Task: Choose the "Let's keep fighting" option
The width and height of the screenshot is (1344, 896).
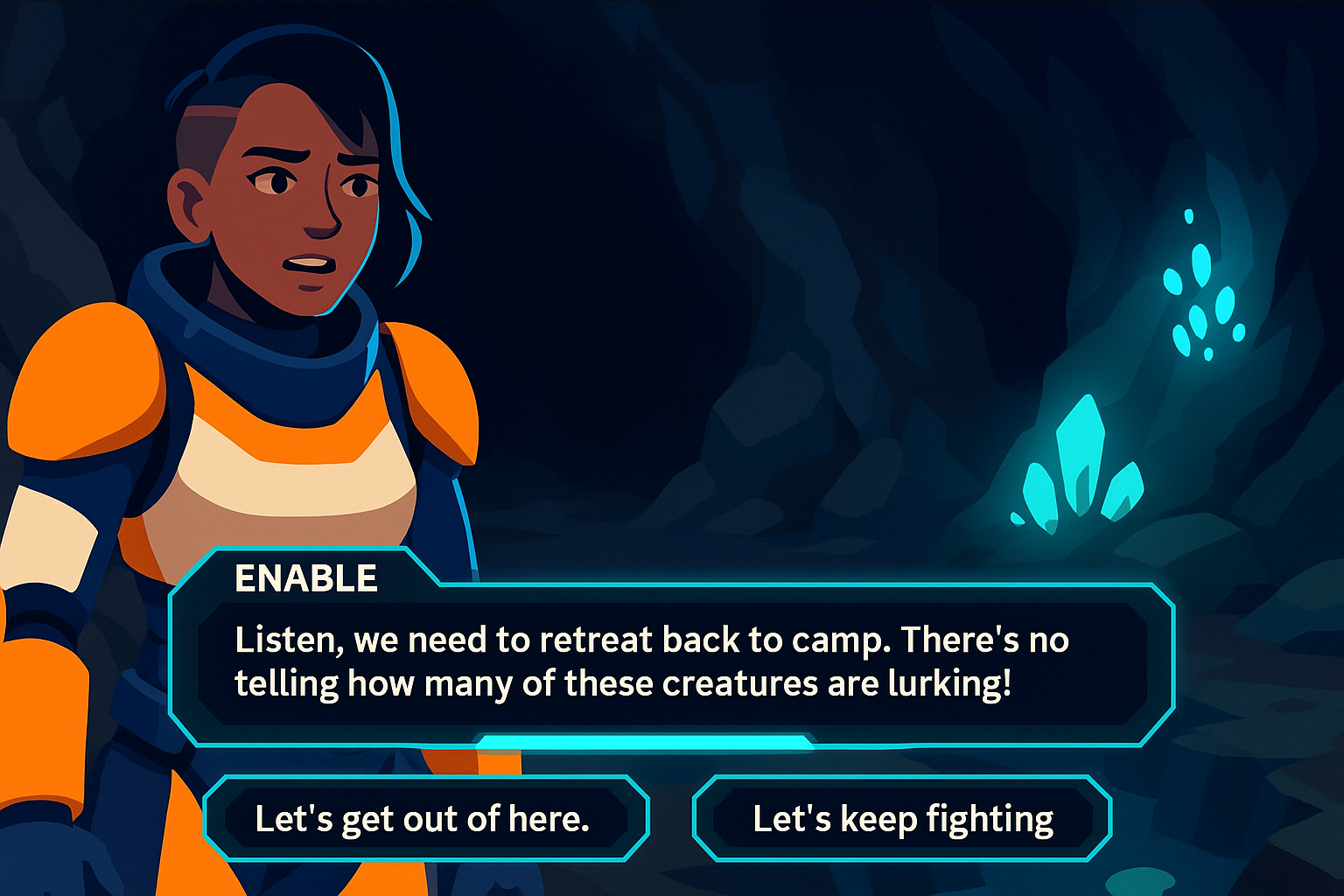Action: point(902,818)
